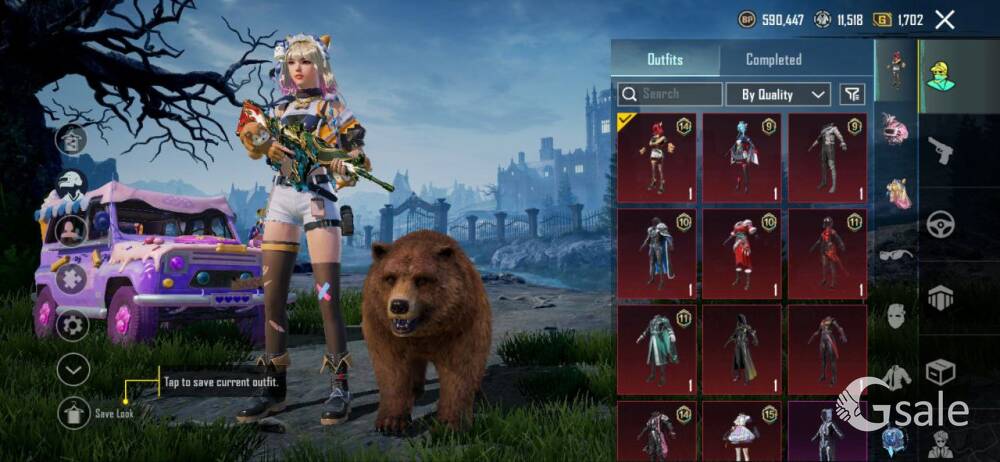1000x462 pixels.
Task: Switch to the steering wheel vehicle category
Action: tap(940, 224)
